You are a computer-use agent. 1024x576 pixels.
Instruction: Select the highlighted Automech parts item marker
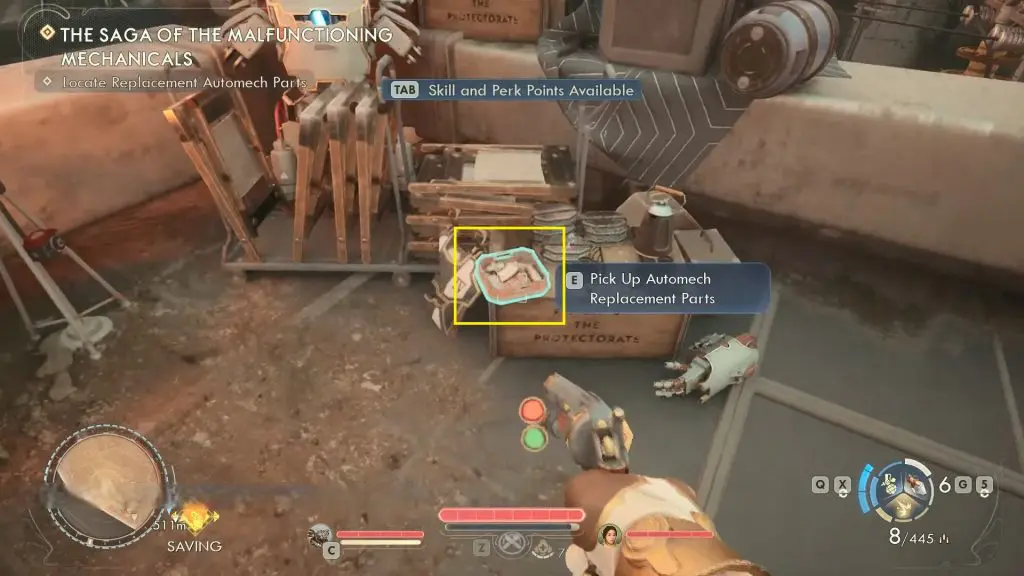pyautogui.click(x=511, y=275)
